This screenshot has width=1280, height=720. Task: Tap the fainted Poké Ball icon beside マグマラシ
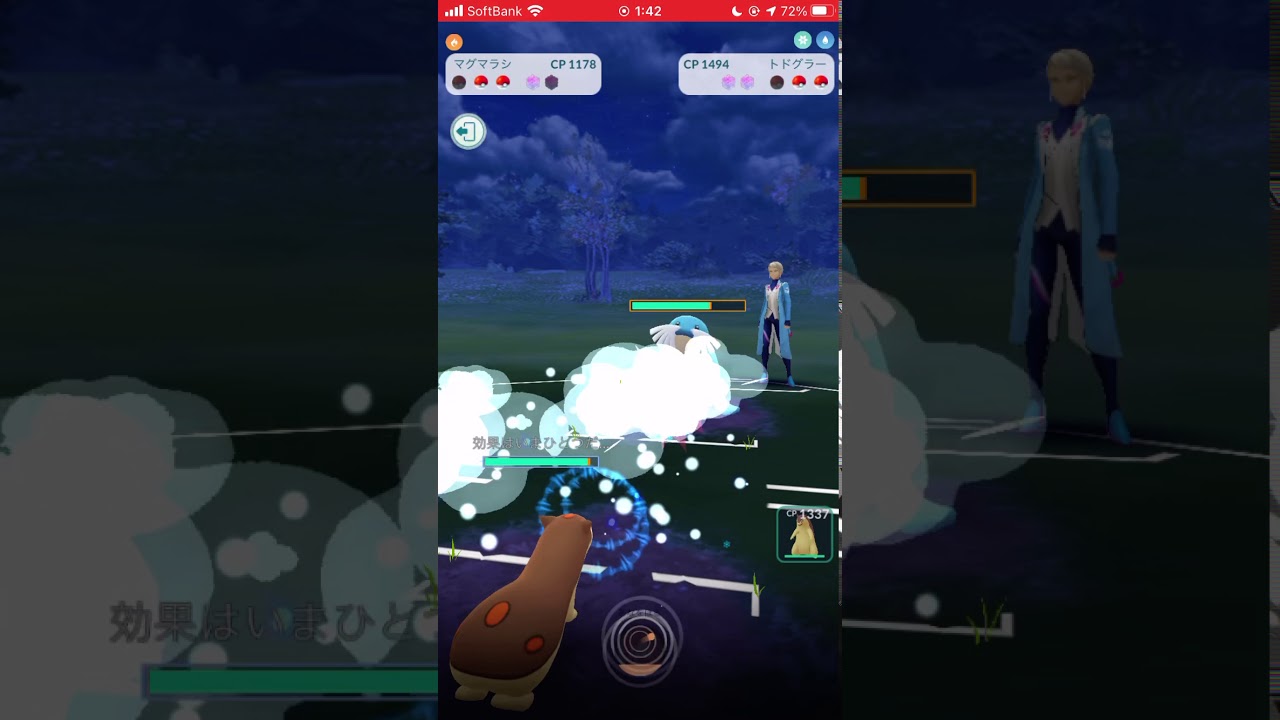click(x=458, y=82)
